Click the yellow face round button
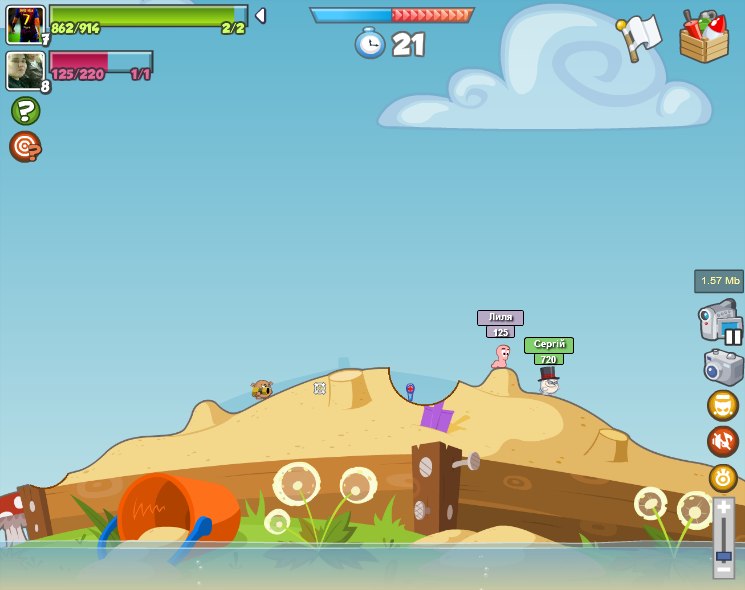Image resolution: width=745 pixels, height=590 pixels. pyautogui.click(x=722, y=405)
